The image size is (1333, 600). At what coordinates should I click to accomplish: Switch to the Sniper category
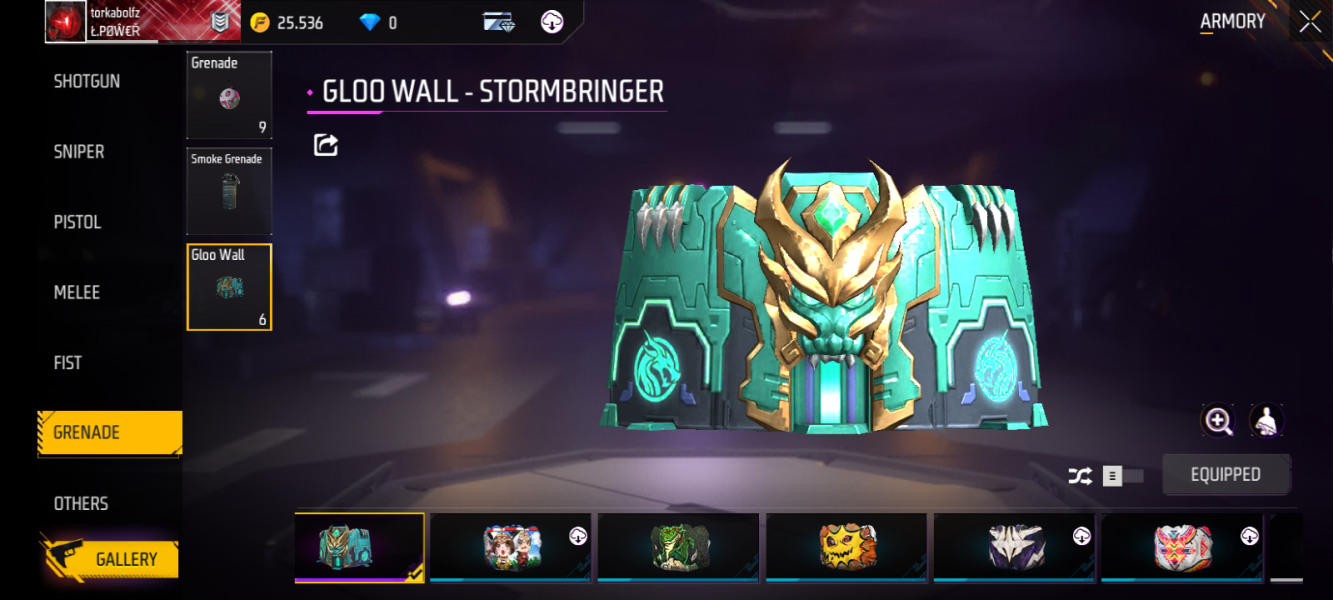click(x=79, y=152)
